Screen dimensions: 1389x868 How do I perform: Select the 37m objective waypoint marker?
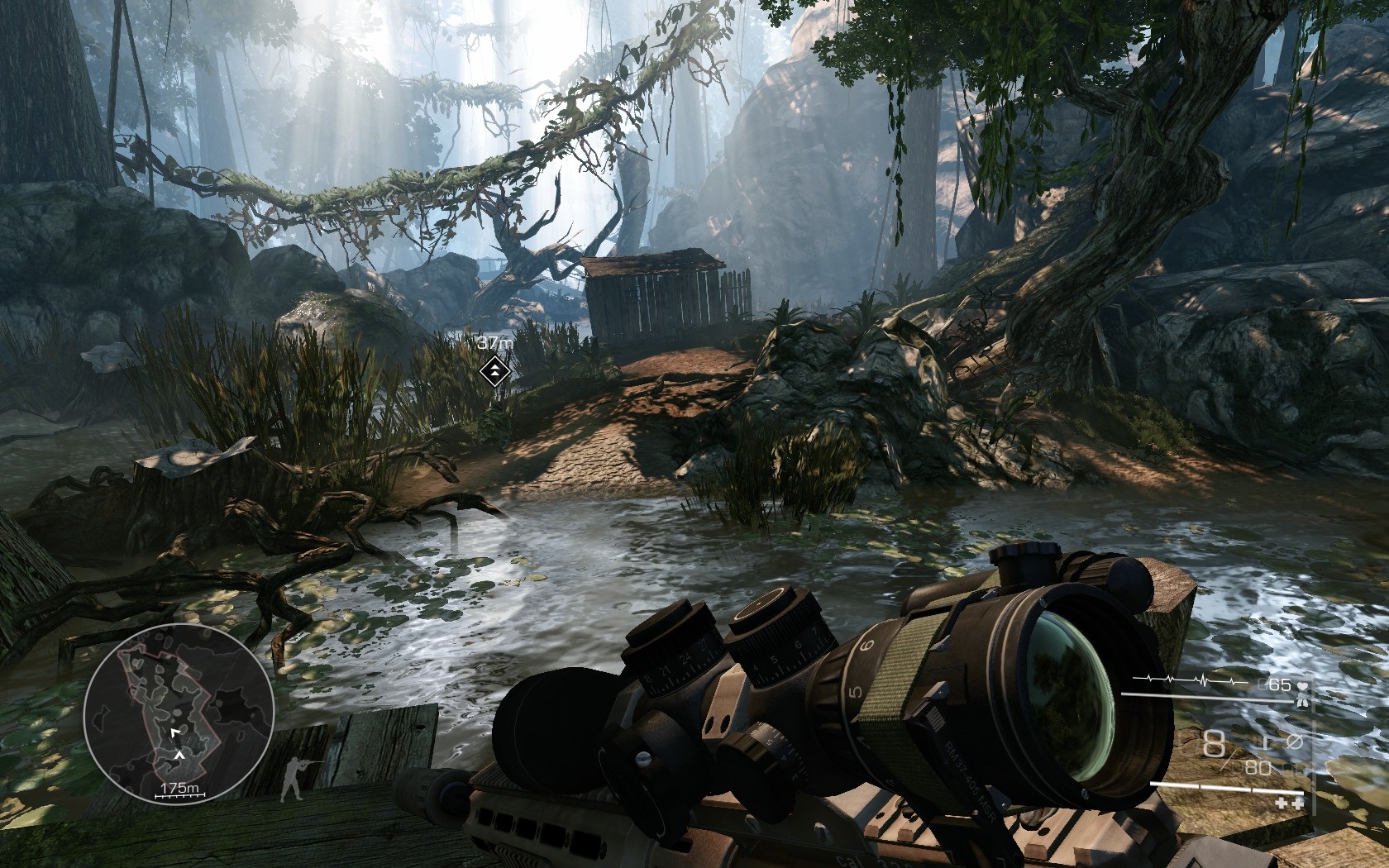point(493,370)
